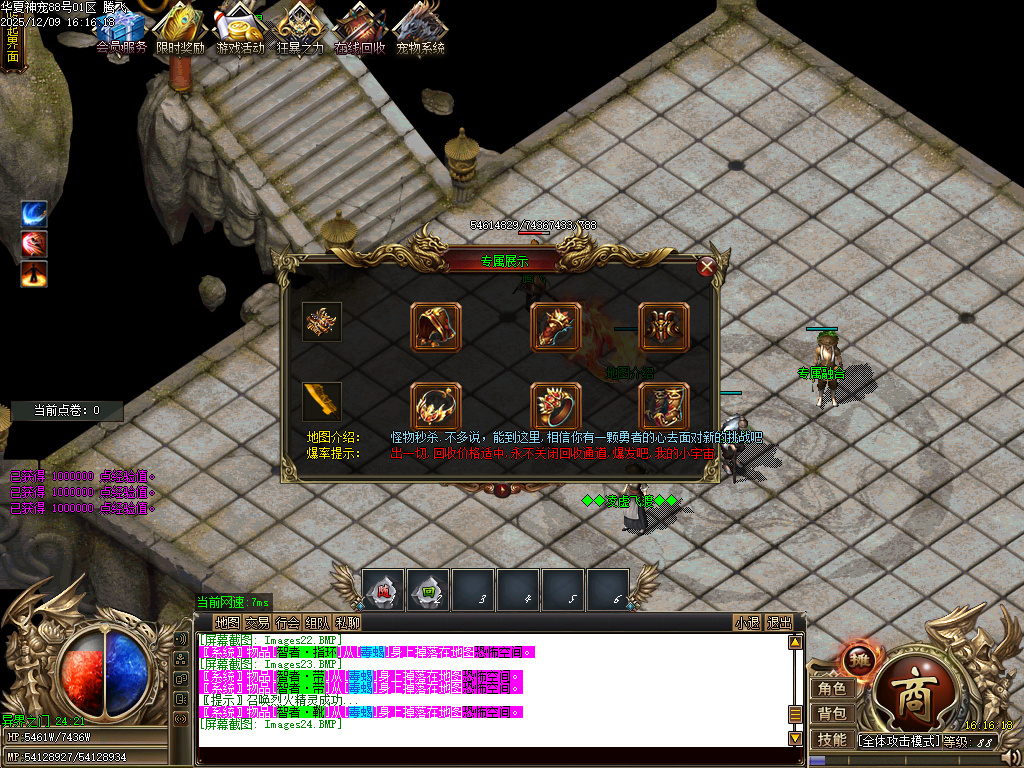
Task: Switch chat to the 行会 guild tab
Action: pos(287,622)
